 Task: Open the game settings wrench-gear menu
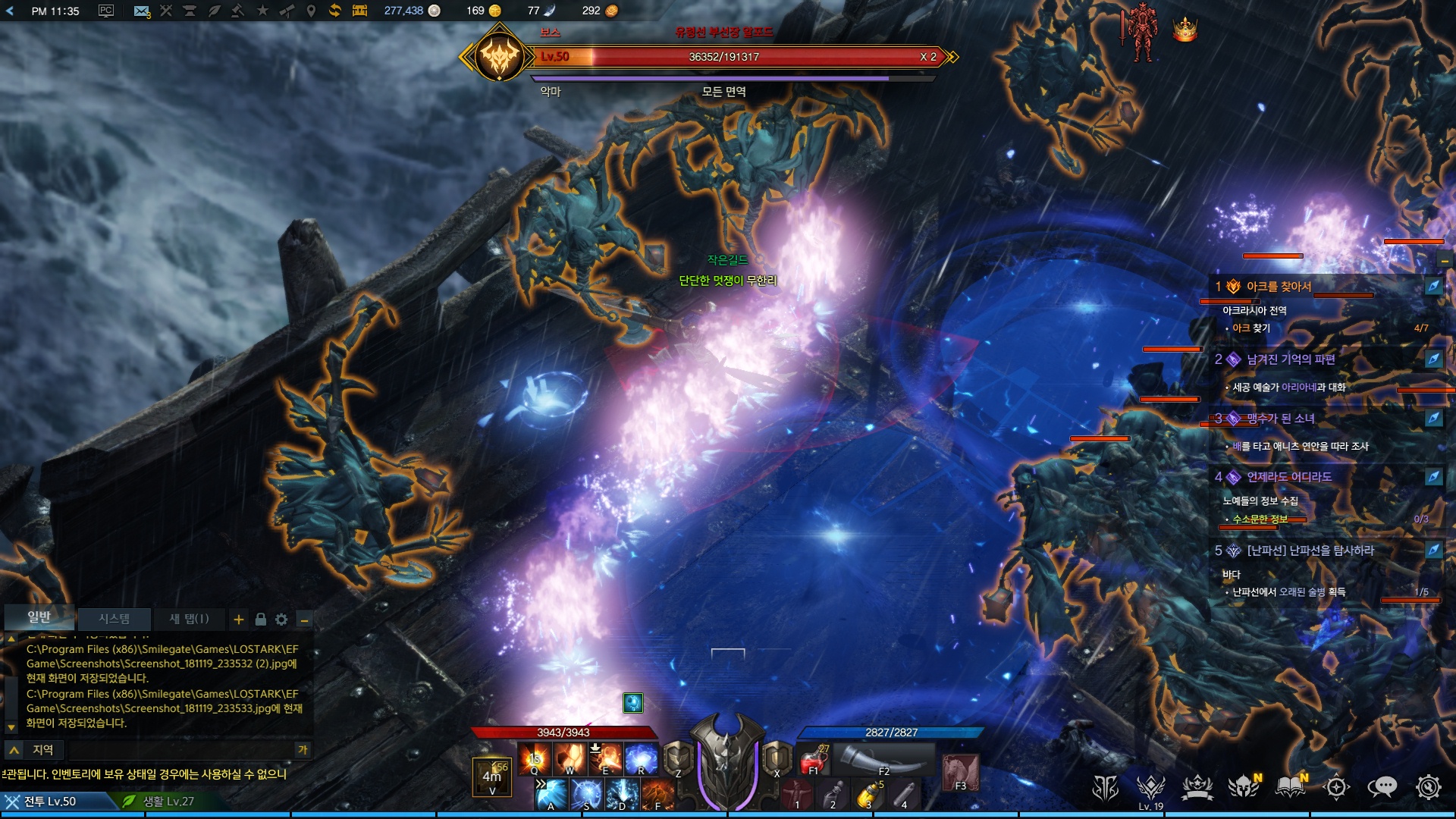tap(1428, 787)
